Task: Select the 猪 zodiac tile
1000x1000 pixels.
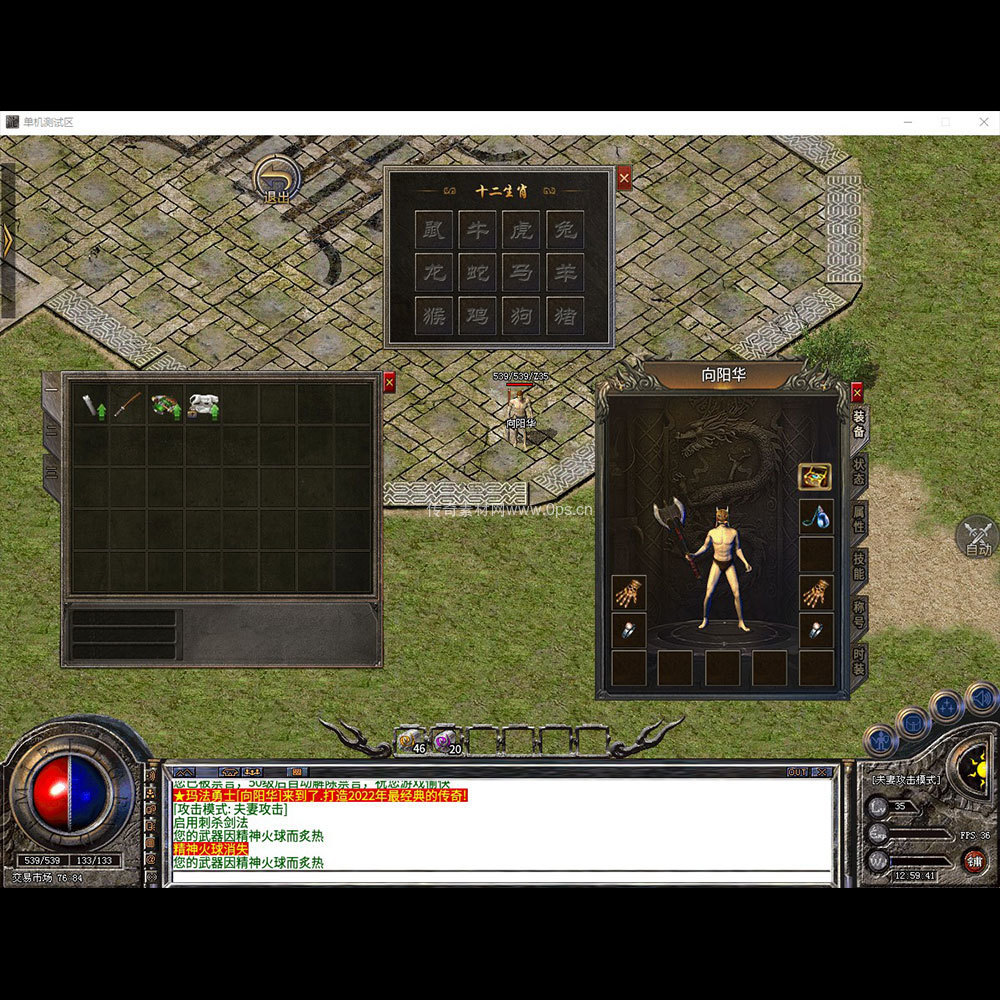Action: (x=565, y=315)
